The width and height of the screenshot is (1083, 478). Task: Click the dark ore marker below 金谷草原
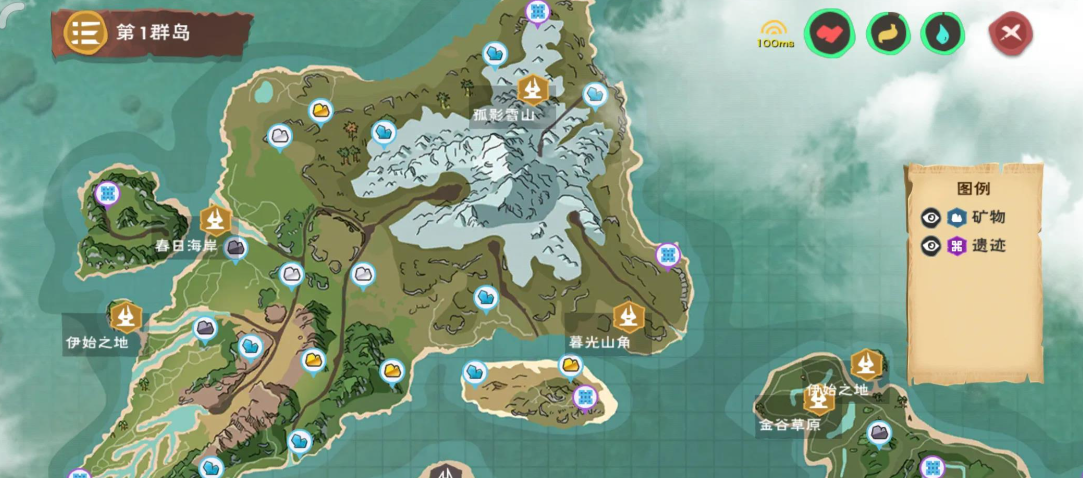880,433
